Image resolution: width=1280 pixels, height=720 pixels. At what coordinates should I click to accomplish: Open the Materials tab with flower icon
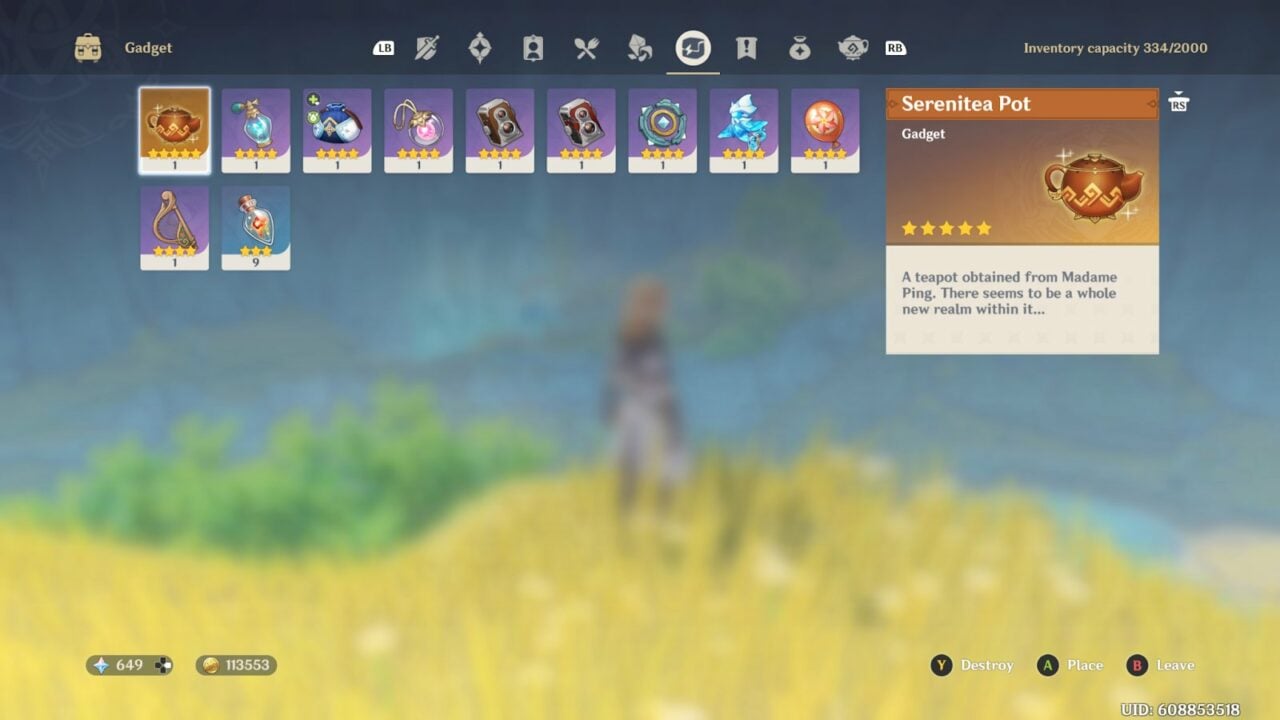pos(640,48)
